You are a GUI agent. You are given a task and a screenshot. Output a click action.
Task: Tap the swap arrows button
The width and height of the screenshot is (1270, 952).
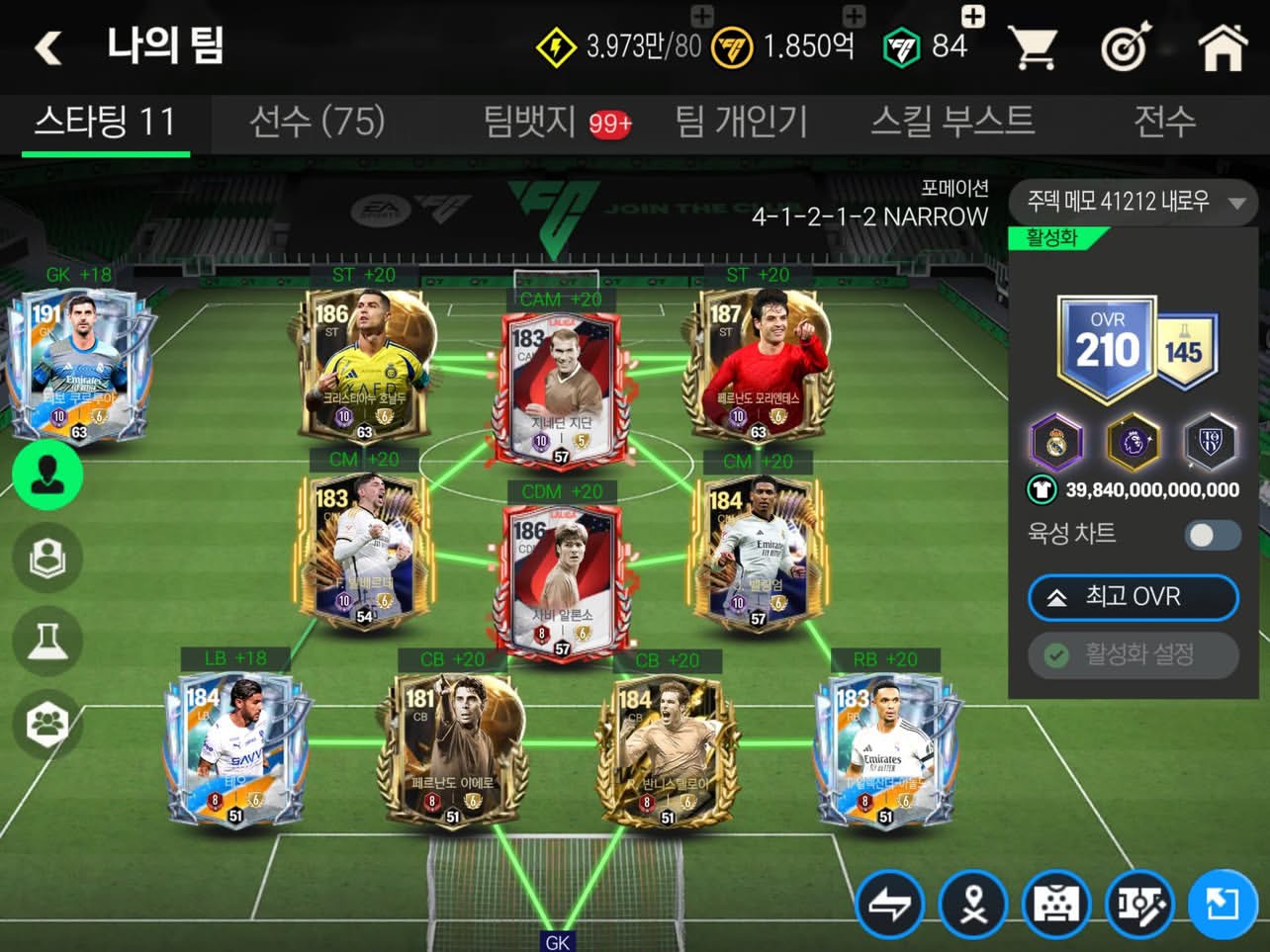coord(889,905)
